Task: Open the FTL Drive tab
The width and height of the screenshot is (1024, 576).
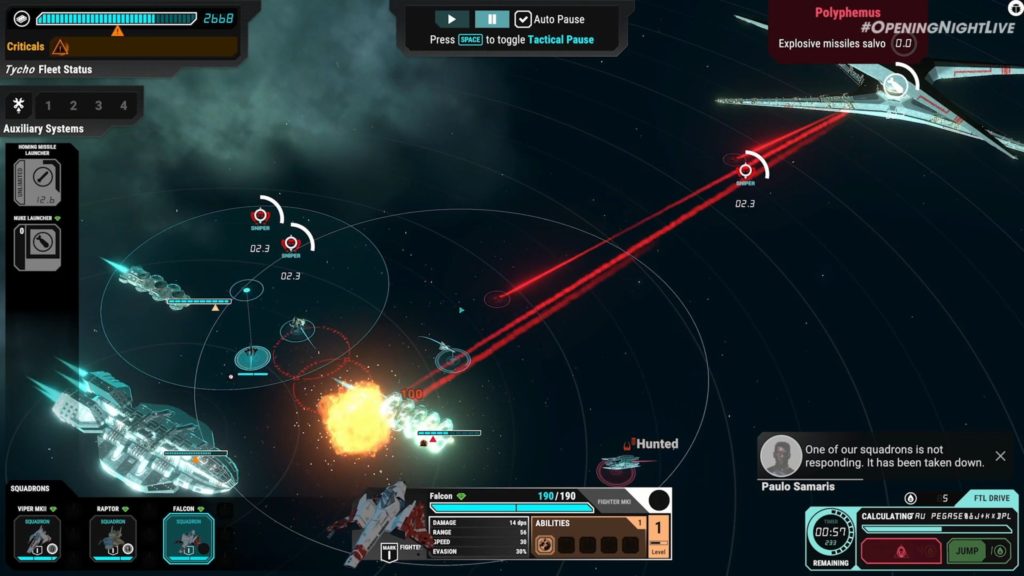Action: click(x=988, y=498)
